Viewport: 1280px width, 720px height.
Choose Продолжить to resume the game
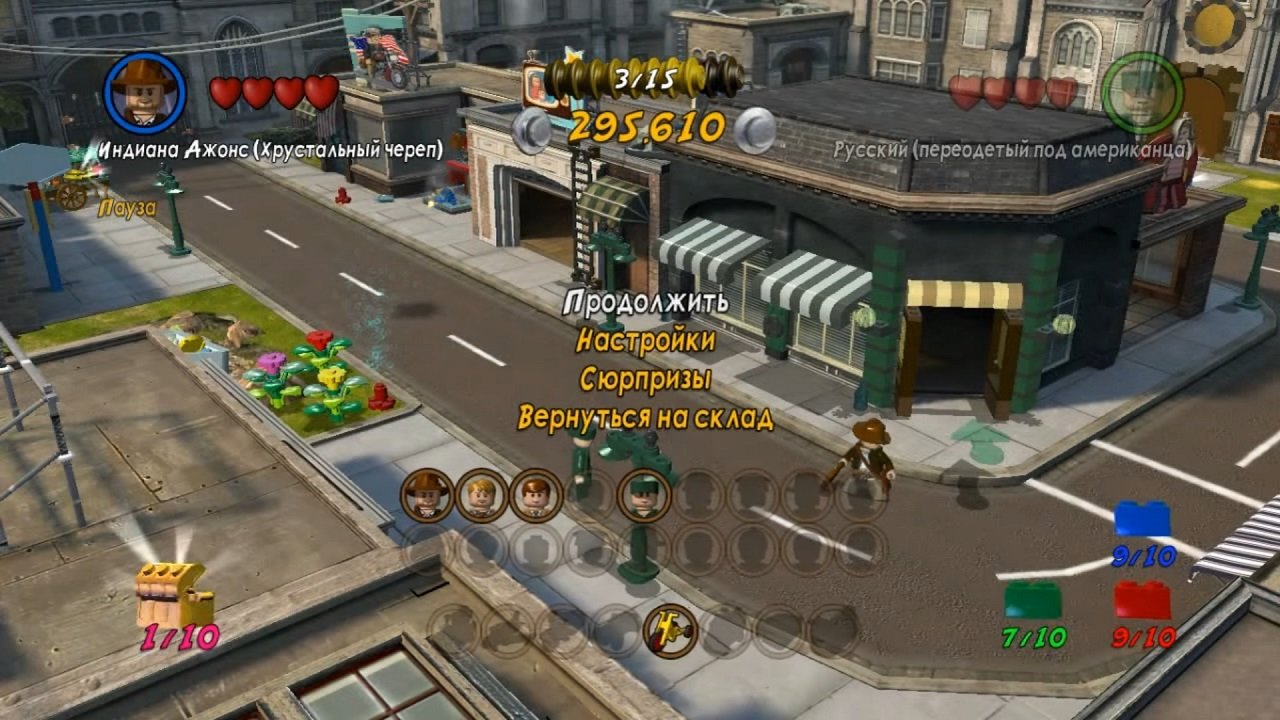pos(646,301)
